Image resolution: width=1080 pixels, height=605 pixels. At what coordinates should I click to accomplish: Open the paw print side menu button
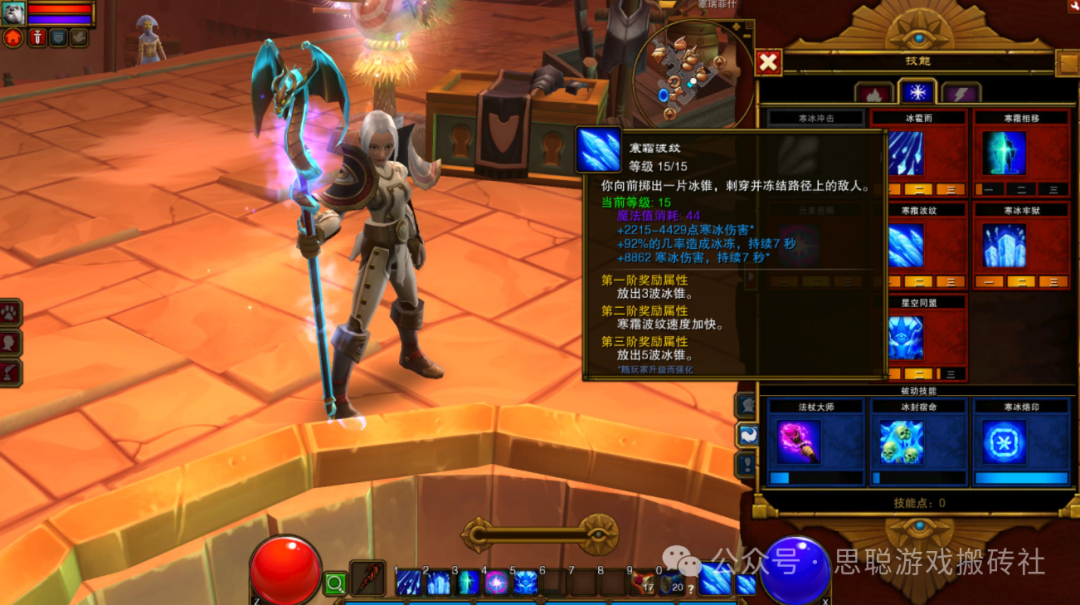click(12, 311)
